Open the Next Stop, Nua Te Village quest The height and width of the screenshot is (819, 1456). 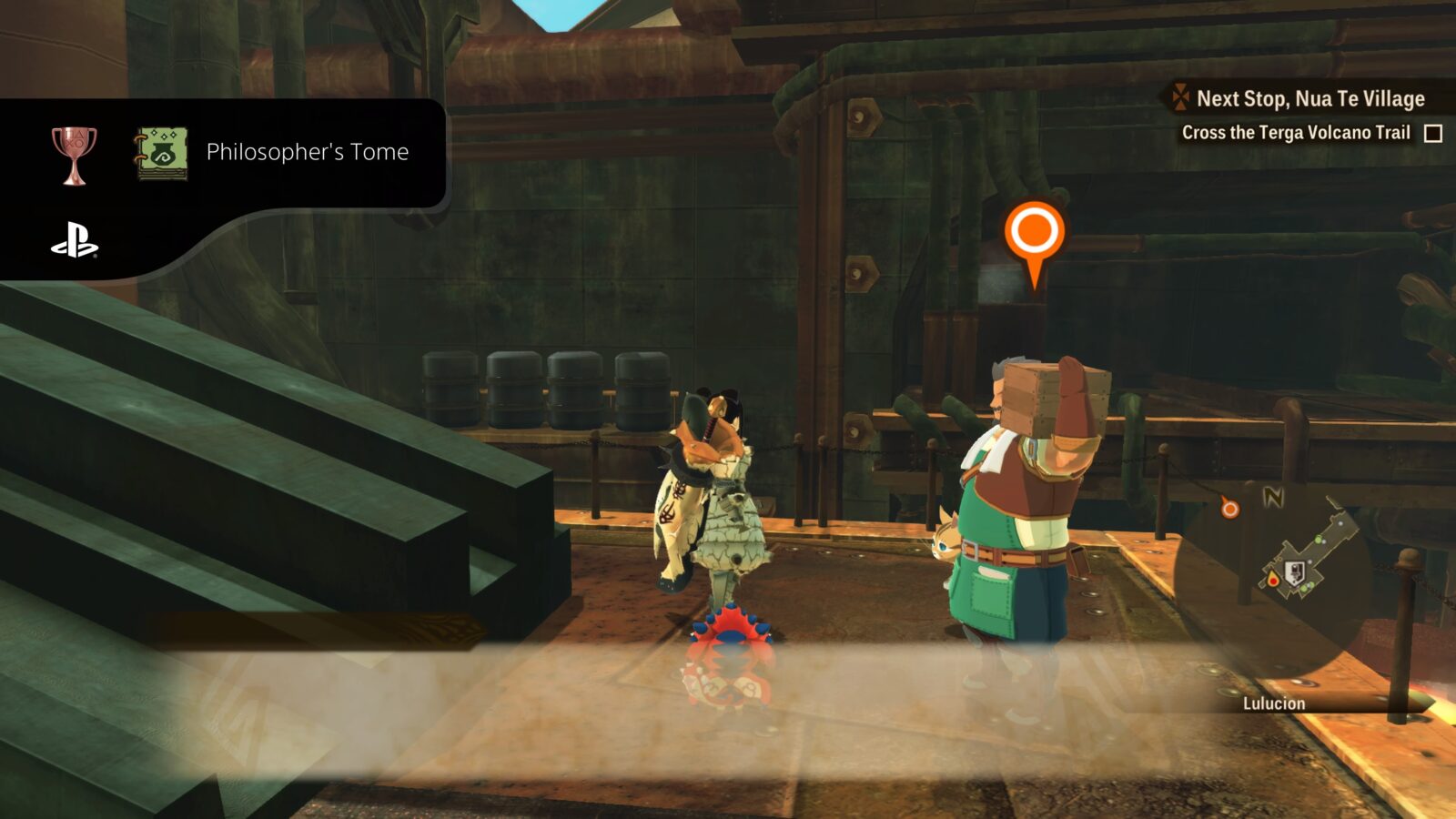click(x=1309, y=98)
